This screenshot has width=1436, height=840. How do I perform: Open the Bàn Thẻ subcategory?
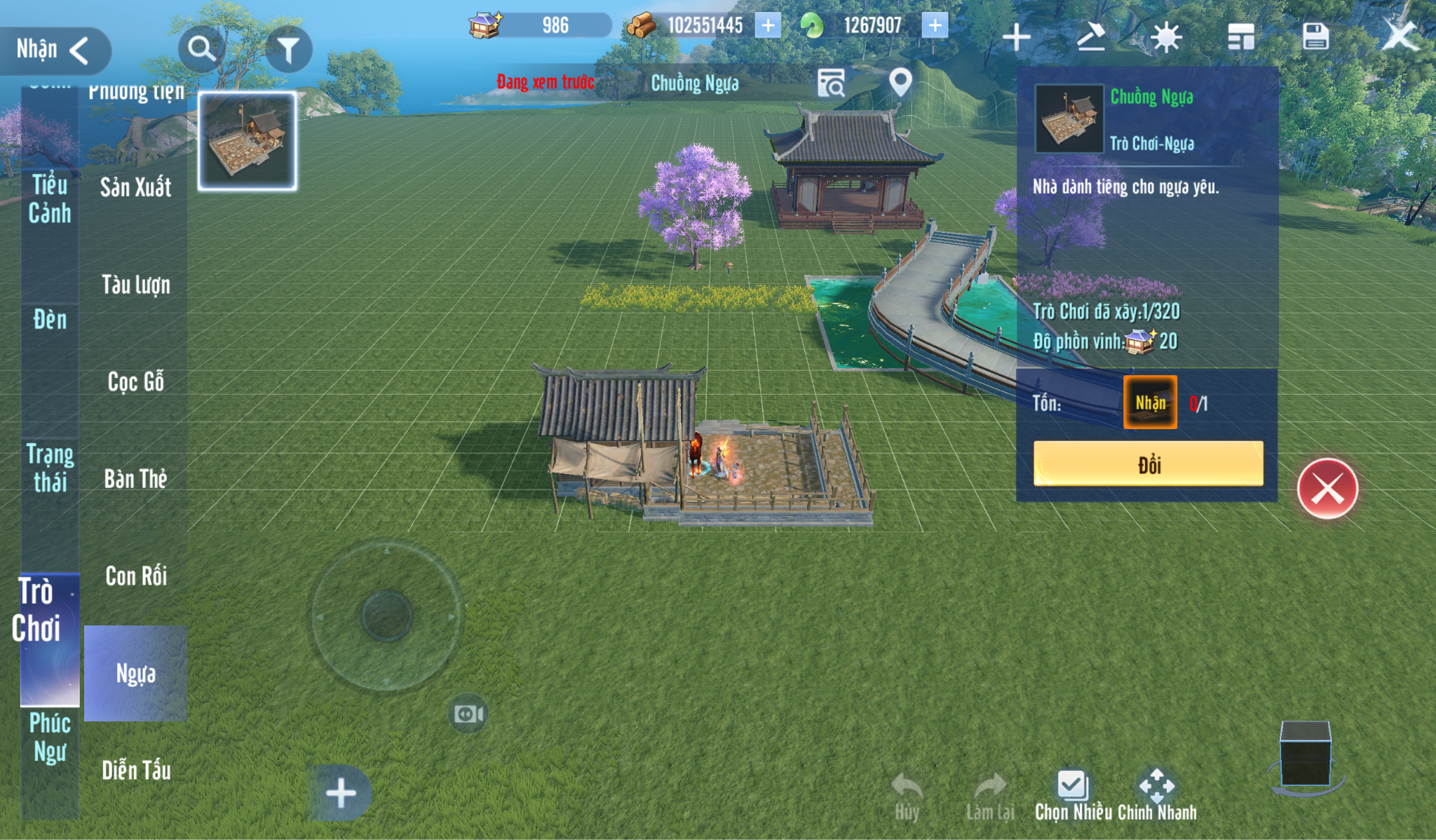pos(135,479)
